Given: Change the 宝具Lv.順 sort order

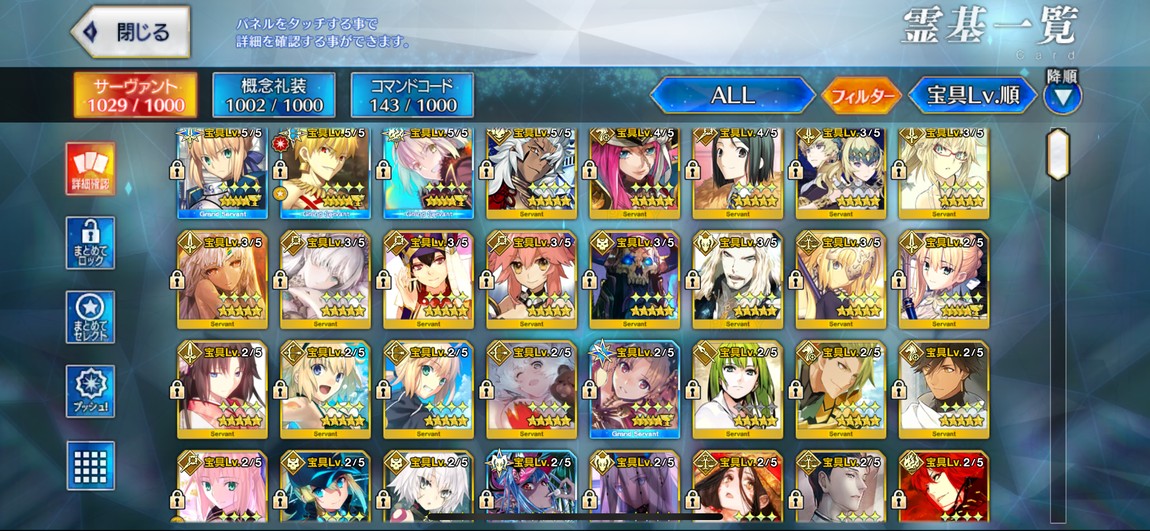Looking at the screenshot, I should (x=972, y=96).
